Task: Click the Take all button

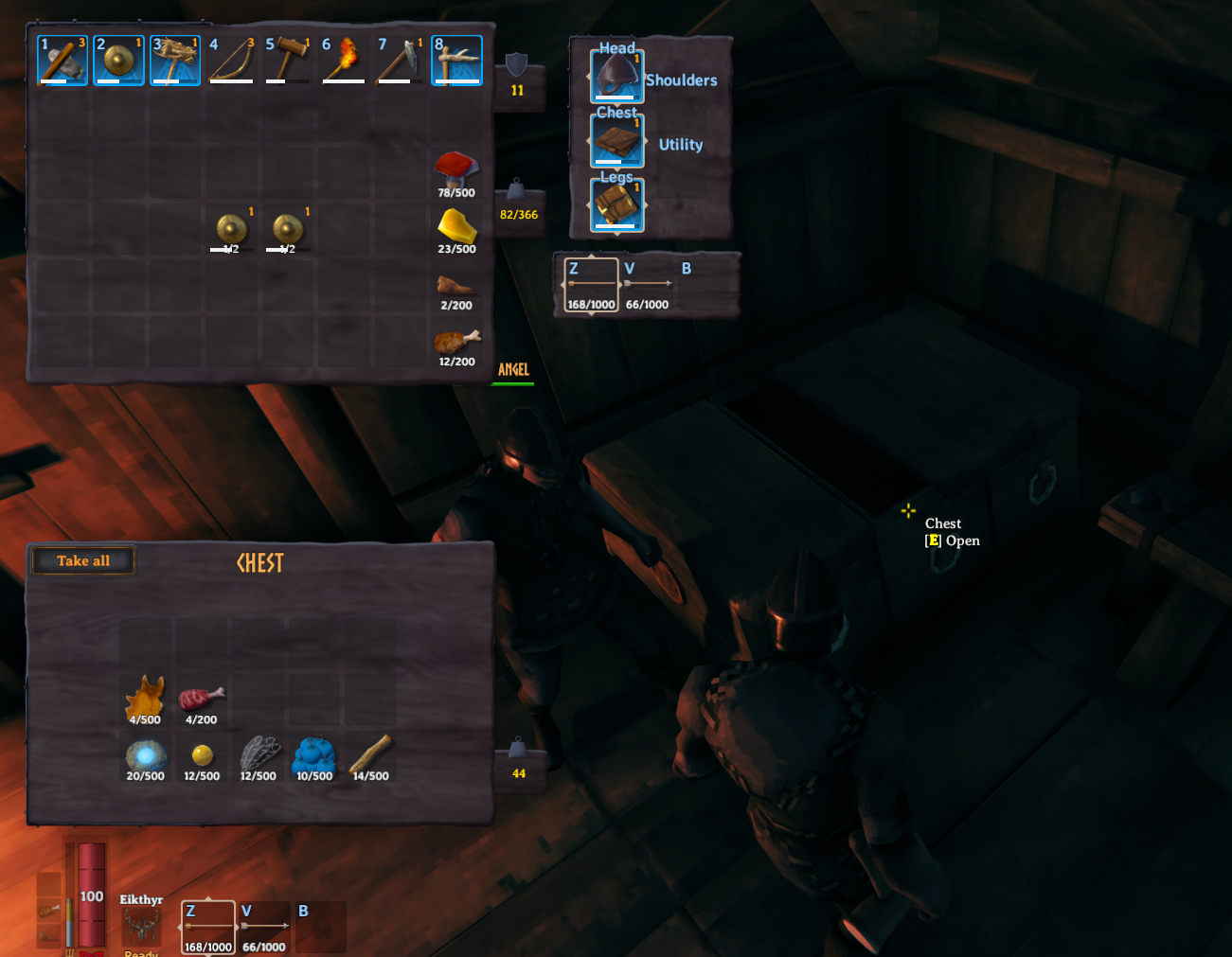Action: click(82, 560)
